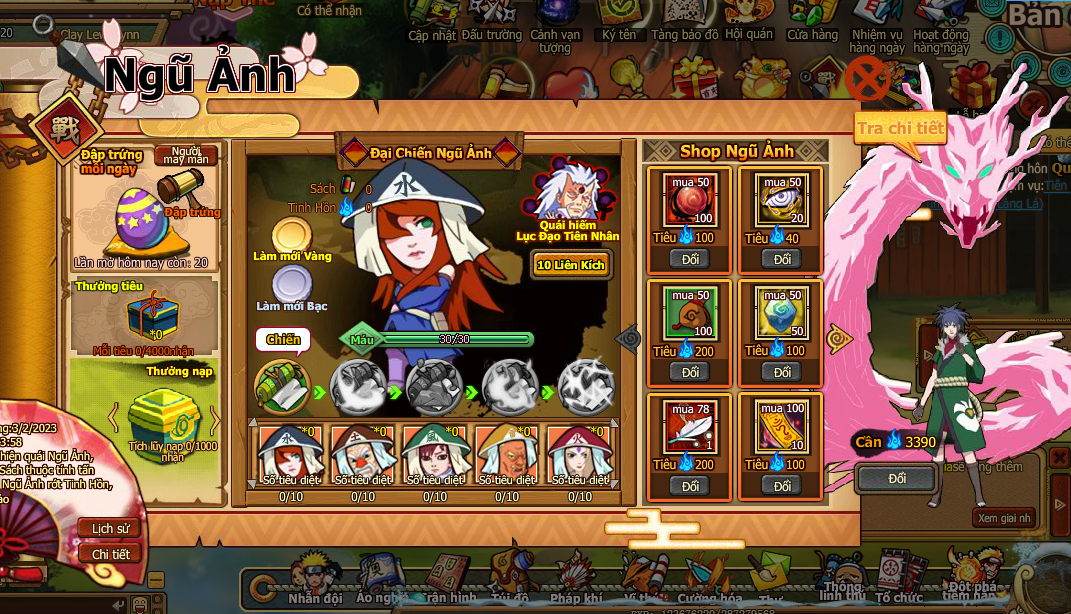Image resolution: width=1071 pixels, height=614 pixels.
Task: Close the Ngũ Ảnh event window
Action: tap(867, 79)
